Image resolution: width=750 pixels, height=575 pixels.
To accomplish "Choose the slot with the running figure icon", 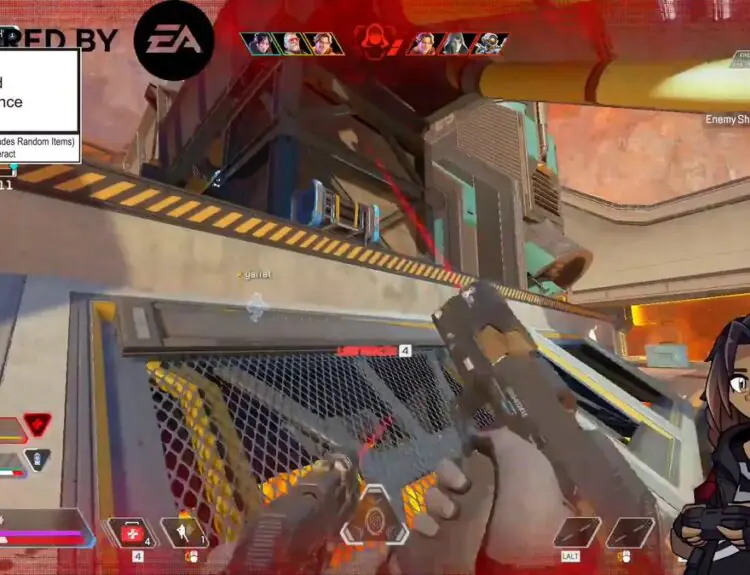I will pos(183,532).
